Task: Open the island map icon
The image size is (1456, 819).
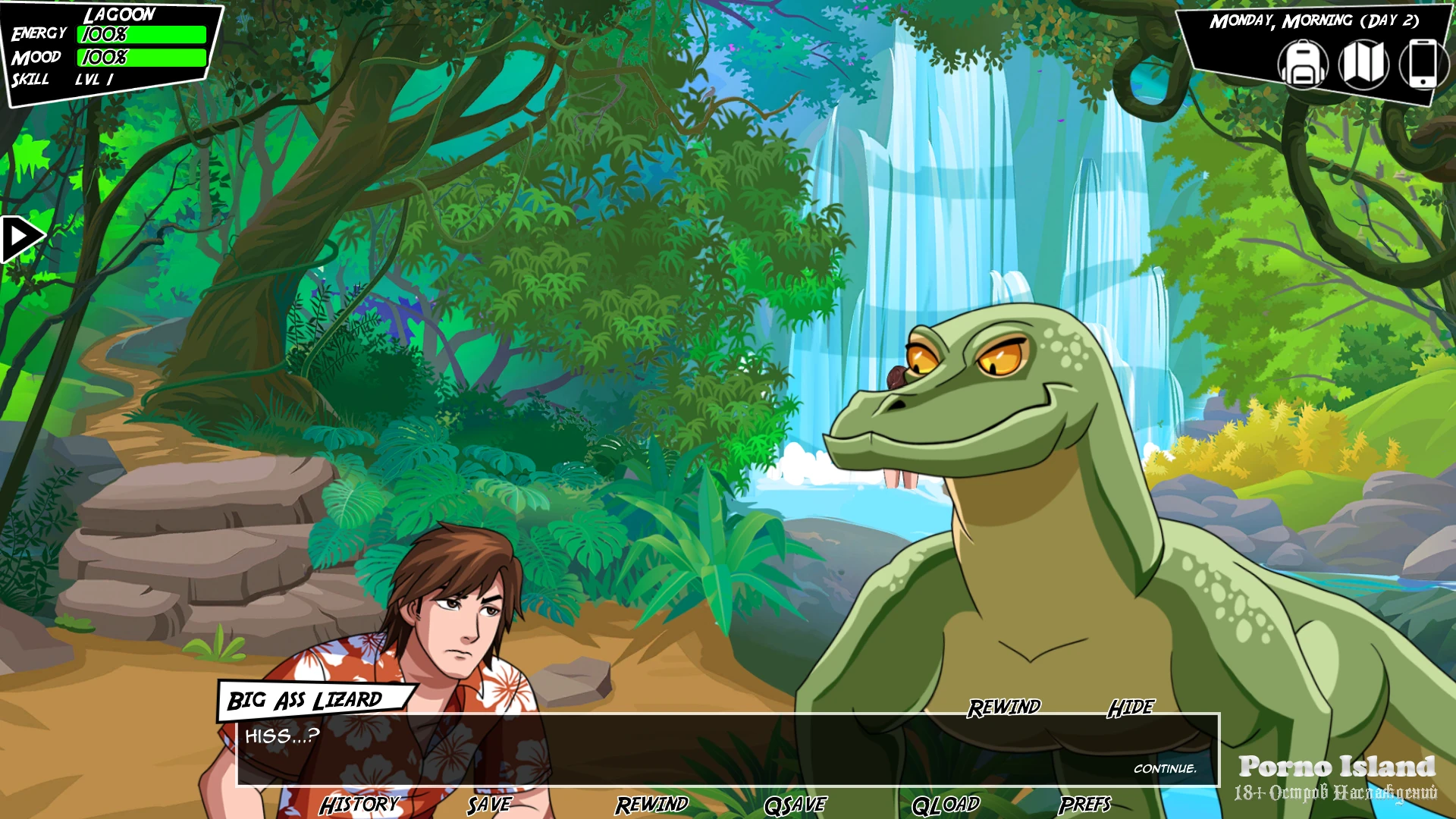Action: tap(1363, 64)
